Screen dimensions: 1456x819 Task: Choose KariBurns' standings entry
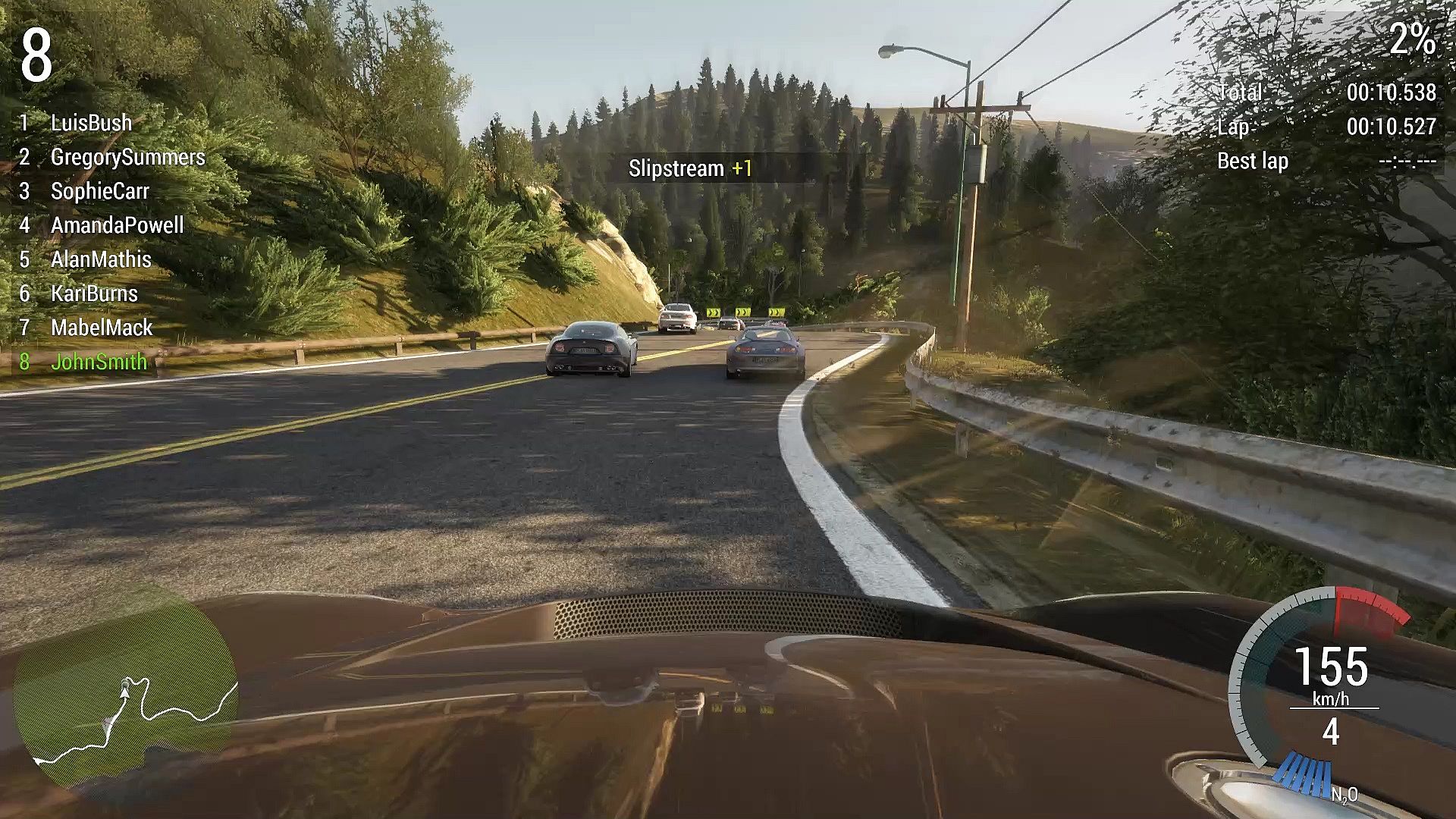tap(94, 293)
